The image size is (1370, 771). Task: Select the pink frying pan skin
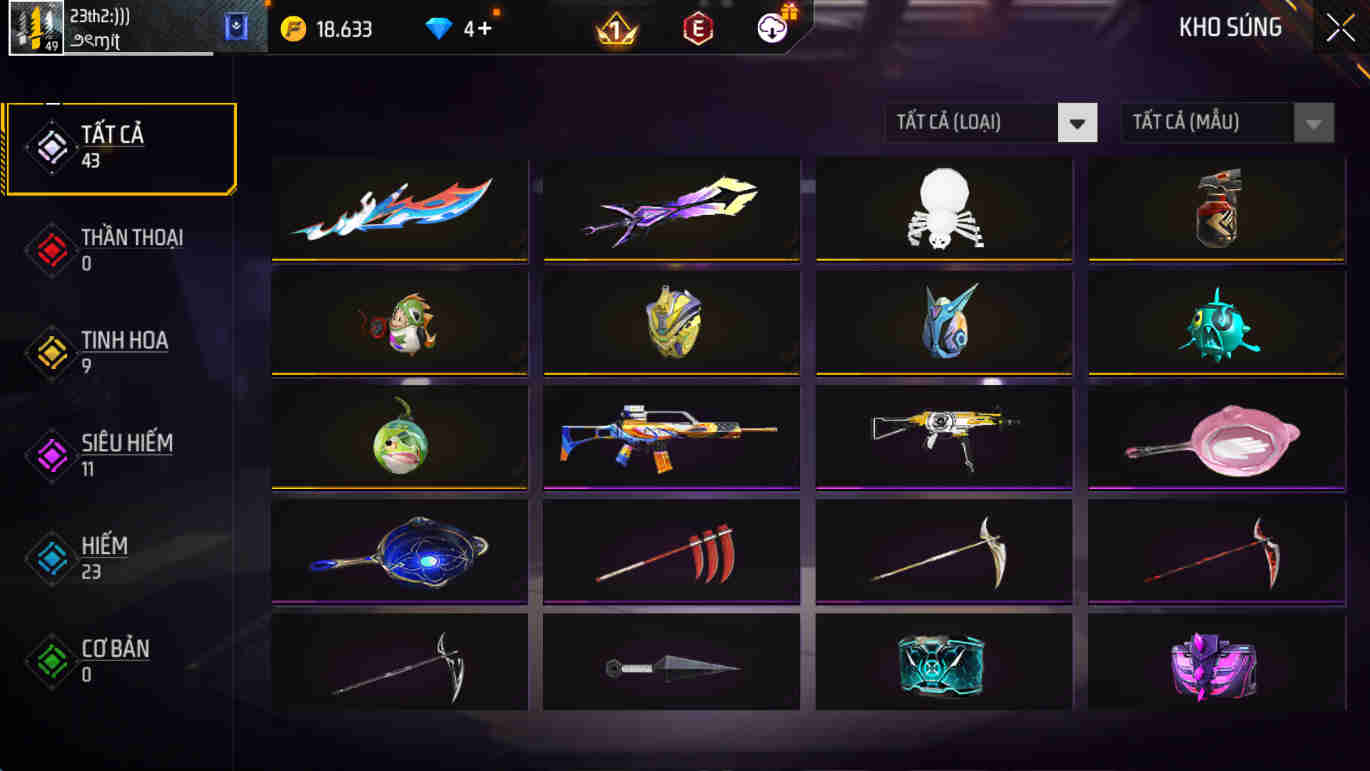pos(1214,439)
